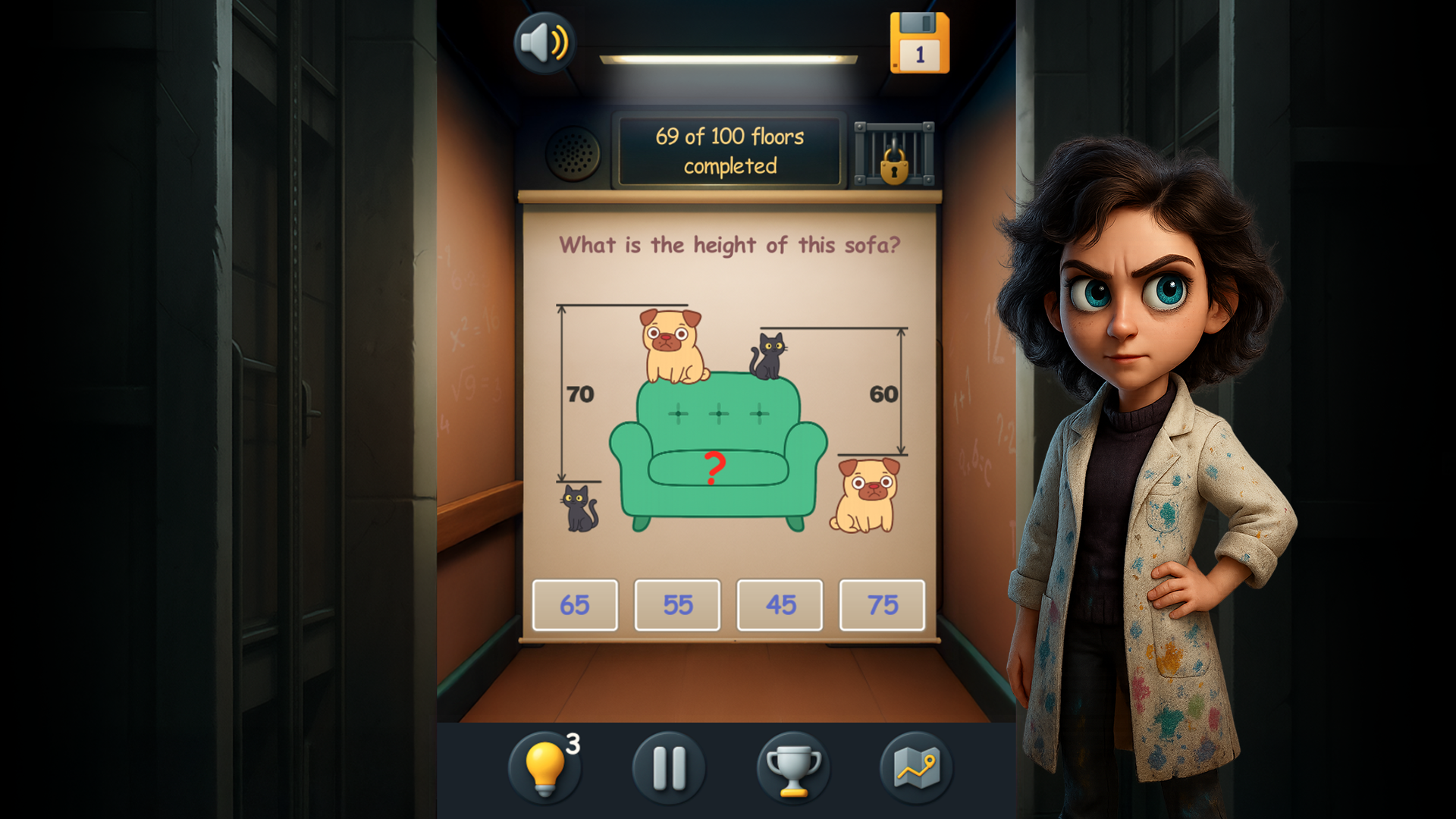Viewport: 1456px width, 819px height.
Task: Toggle the hint counter badge
Action: click(x=573, y=745)
